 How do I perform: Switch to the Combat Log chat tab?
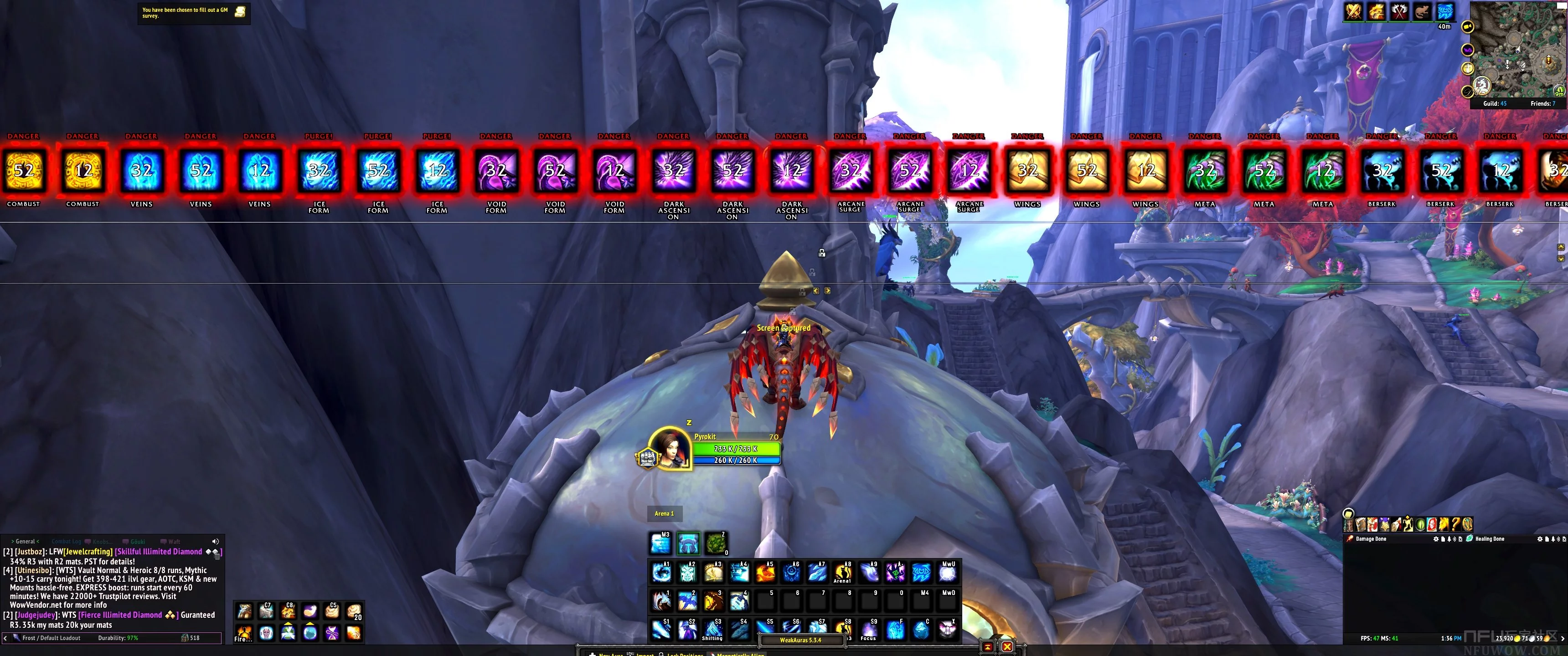coord(66,541)
